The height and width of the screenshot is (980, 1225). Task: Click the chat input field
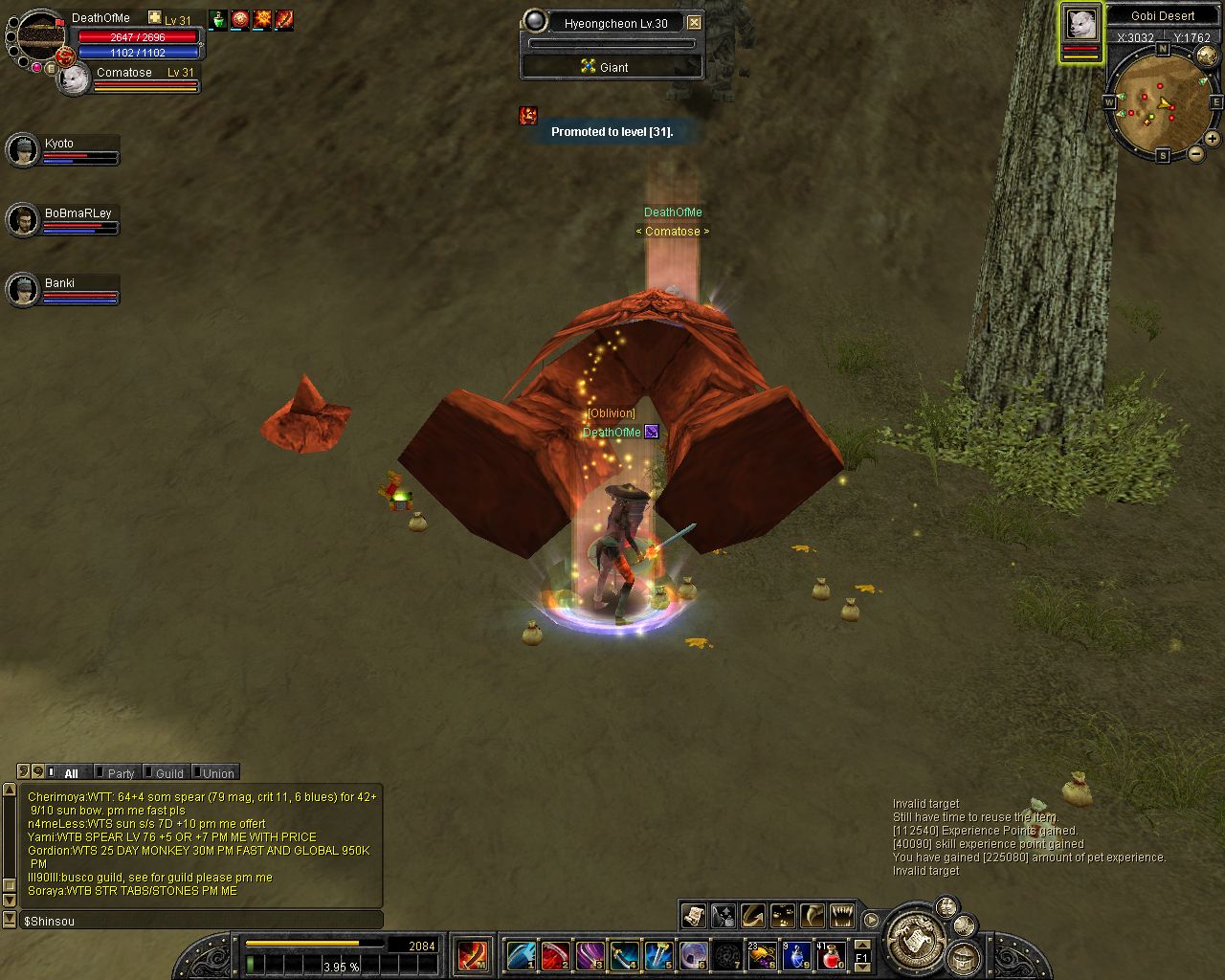[201, 921]
